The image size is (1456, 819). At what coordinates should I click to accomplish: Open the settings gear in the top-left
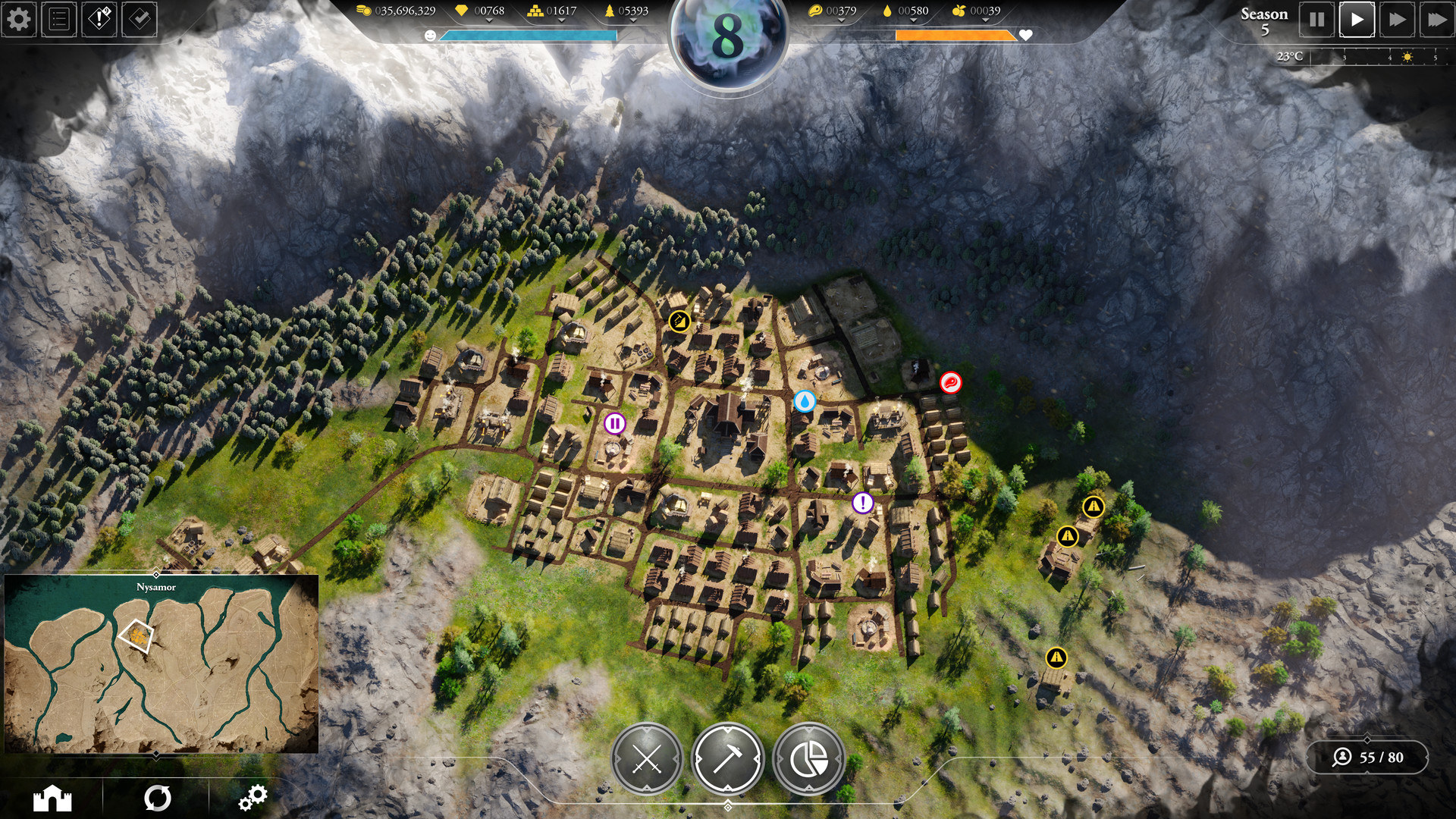(x=20, y=20)
